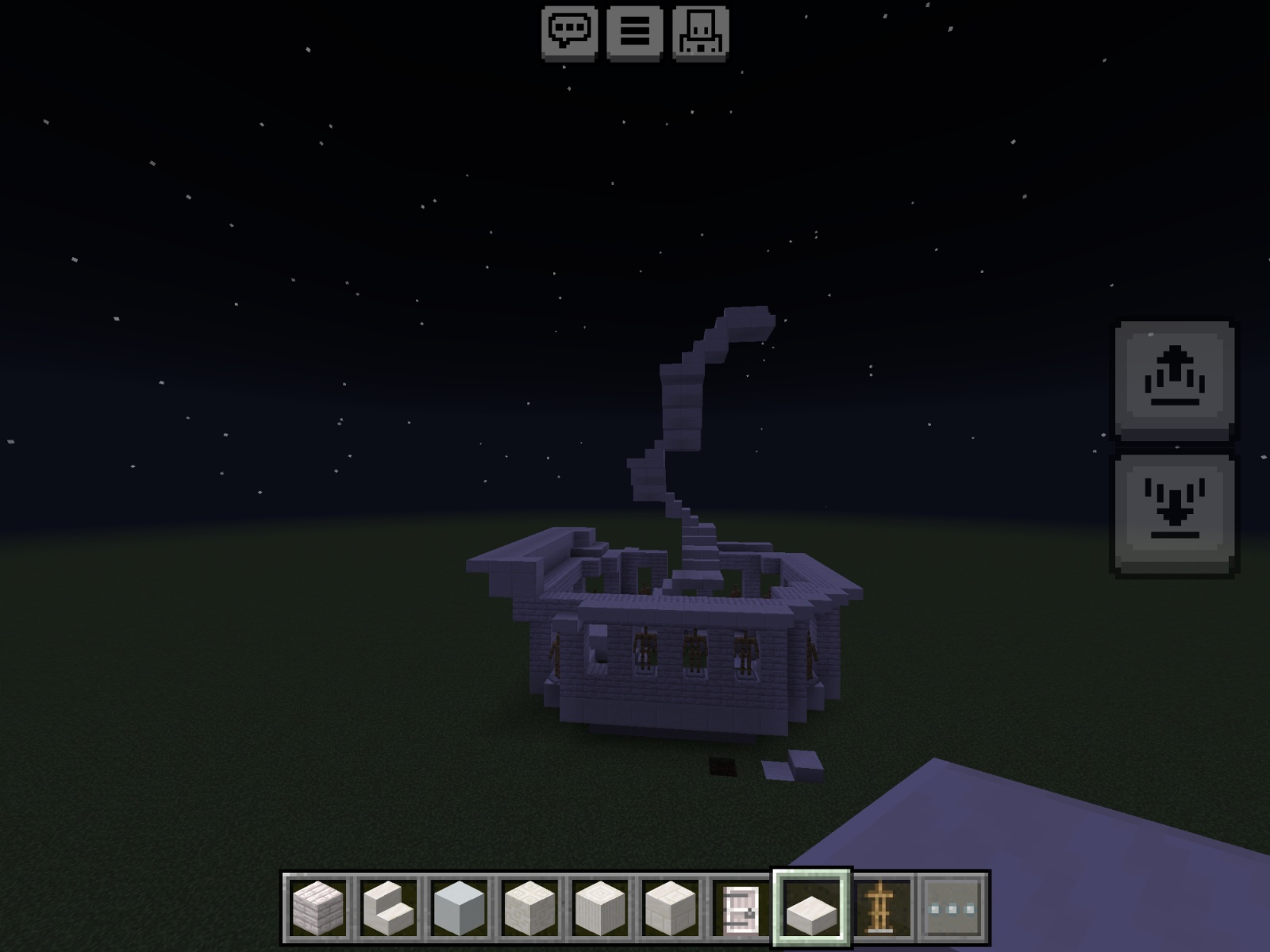Pick the white door hotbar slot

738,908
